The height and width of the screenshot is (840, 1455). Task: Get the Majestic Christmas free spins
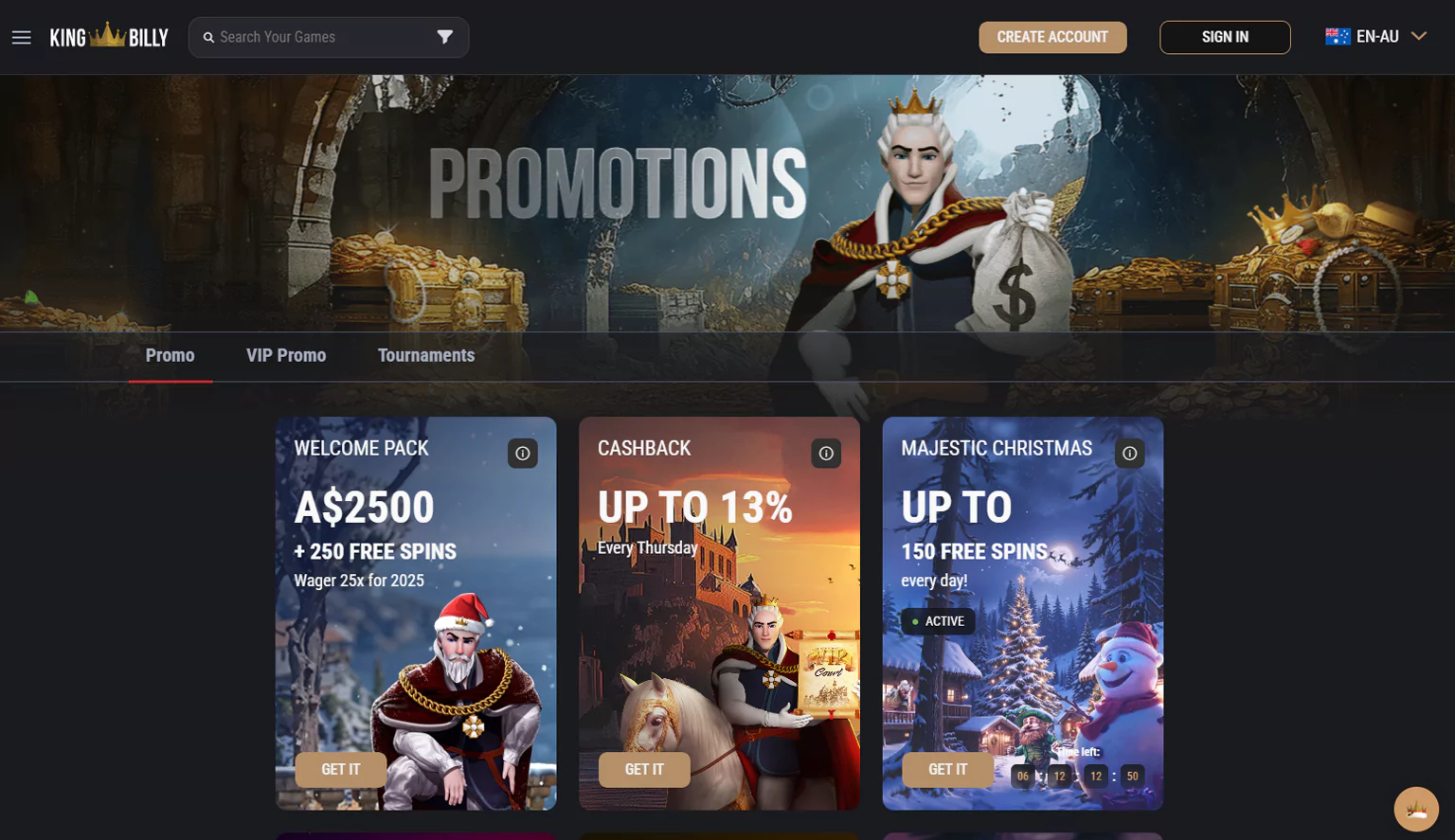[947, 770]
